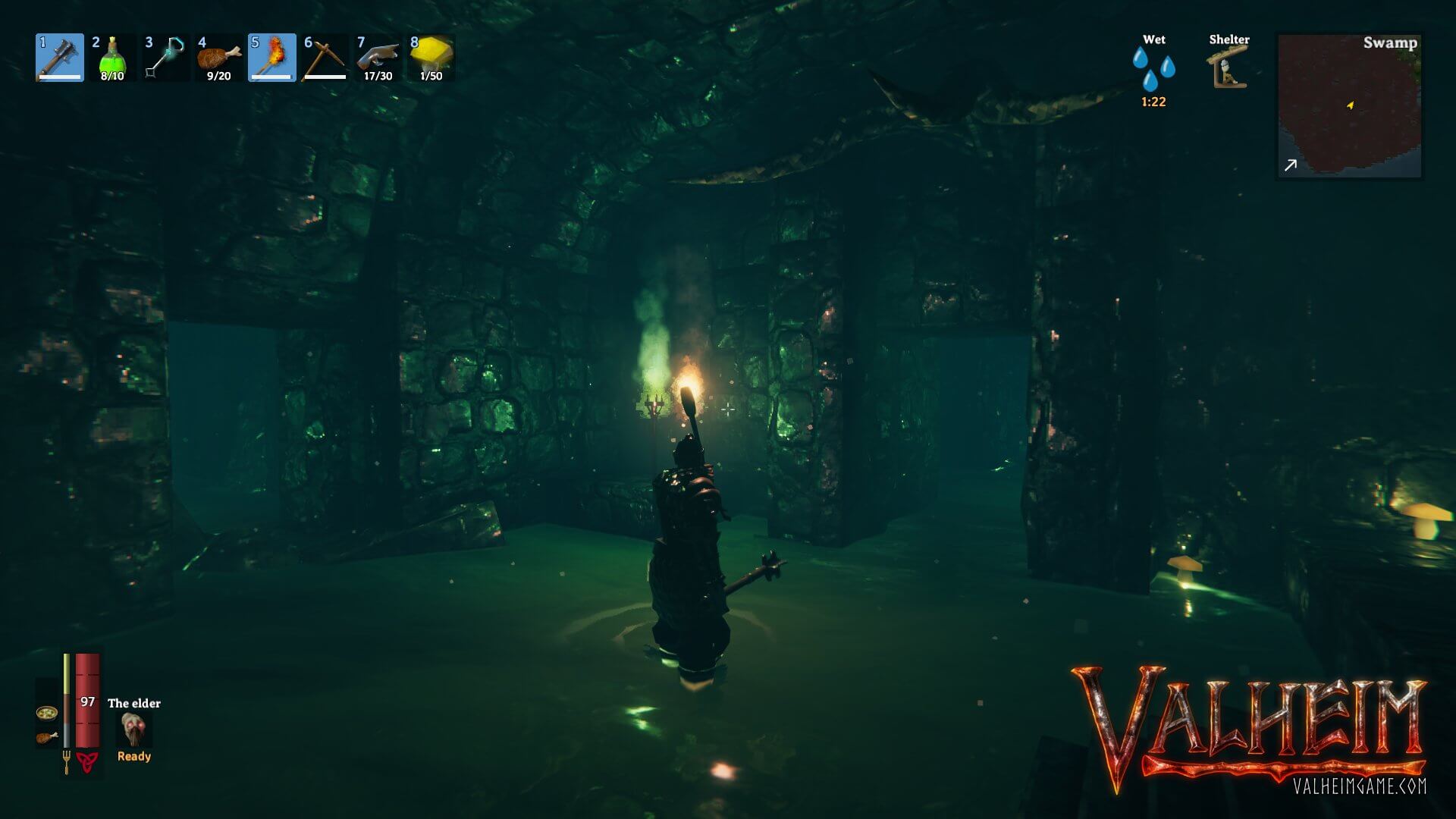Screen dimensions: 1456x819
Task: Inspect the soup bowl food icon
Action: [46, 713]
